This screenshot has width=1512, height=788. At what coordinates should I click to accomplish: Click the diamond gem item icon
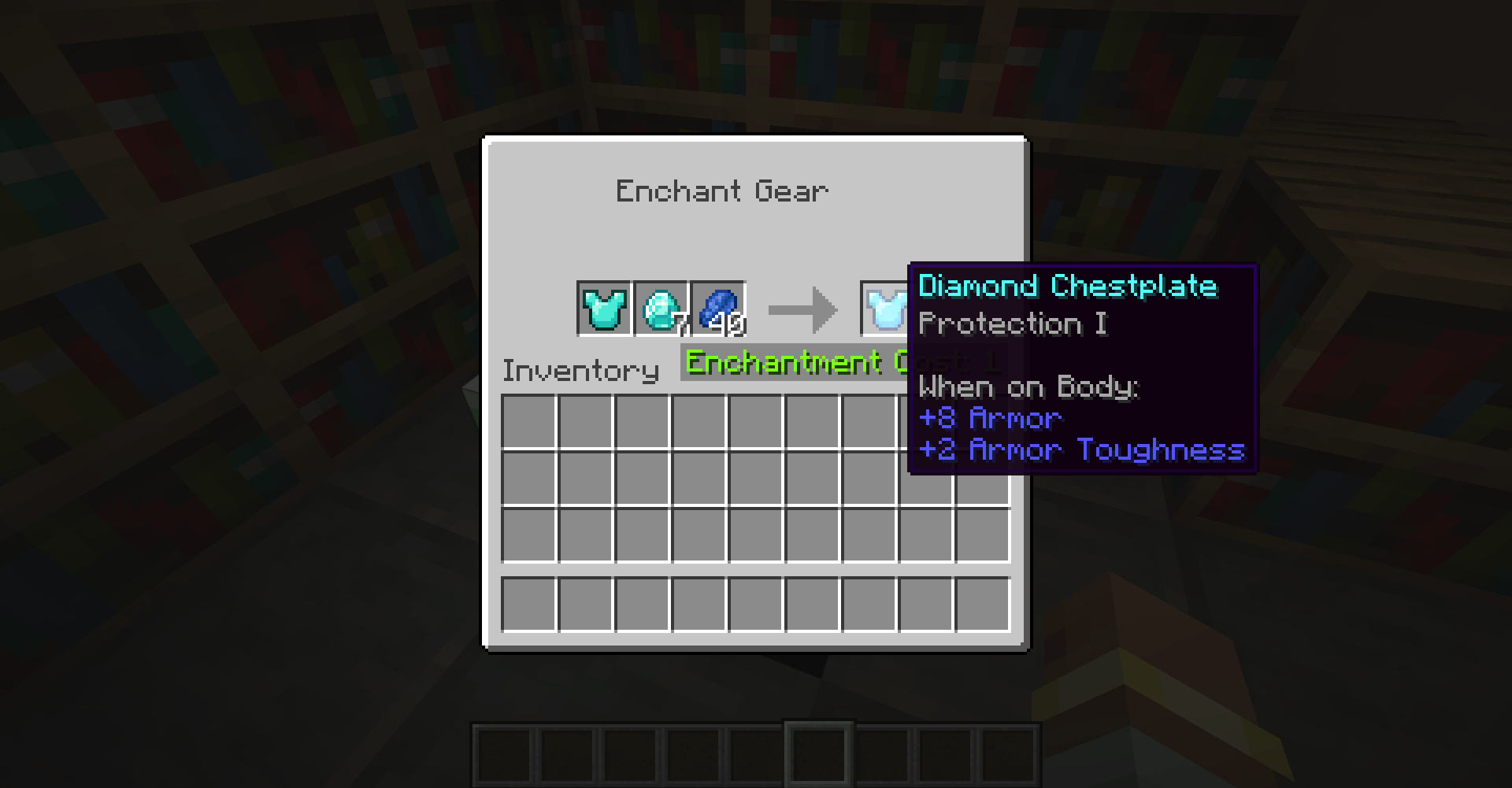pyautogui.click(x=661, y=307)
